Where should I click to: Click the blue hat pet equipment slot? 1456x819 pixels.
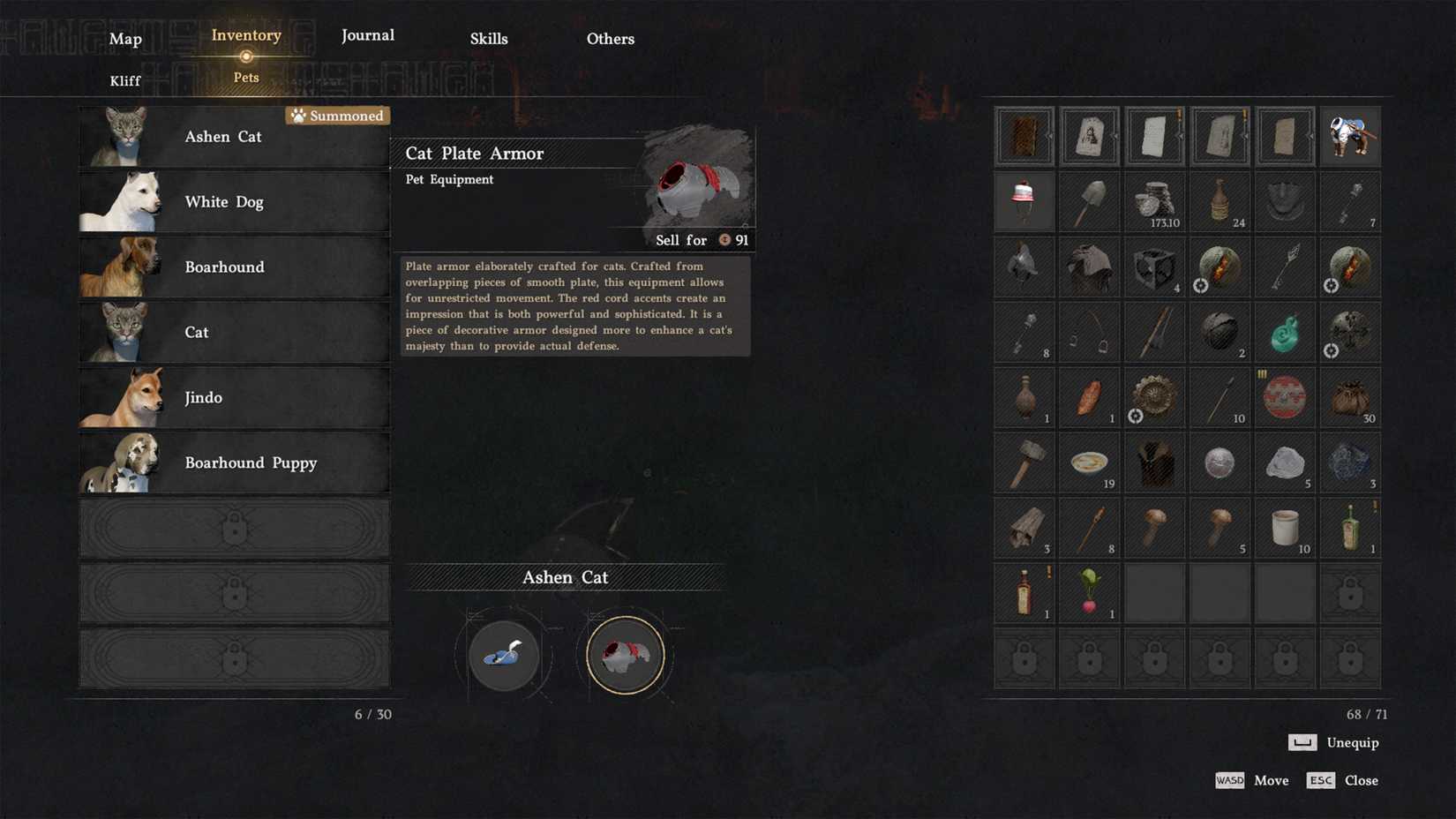502,655
